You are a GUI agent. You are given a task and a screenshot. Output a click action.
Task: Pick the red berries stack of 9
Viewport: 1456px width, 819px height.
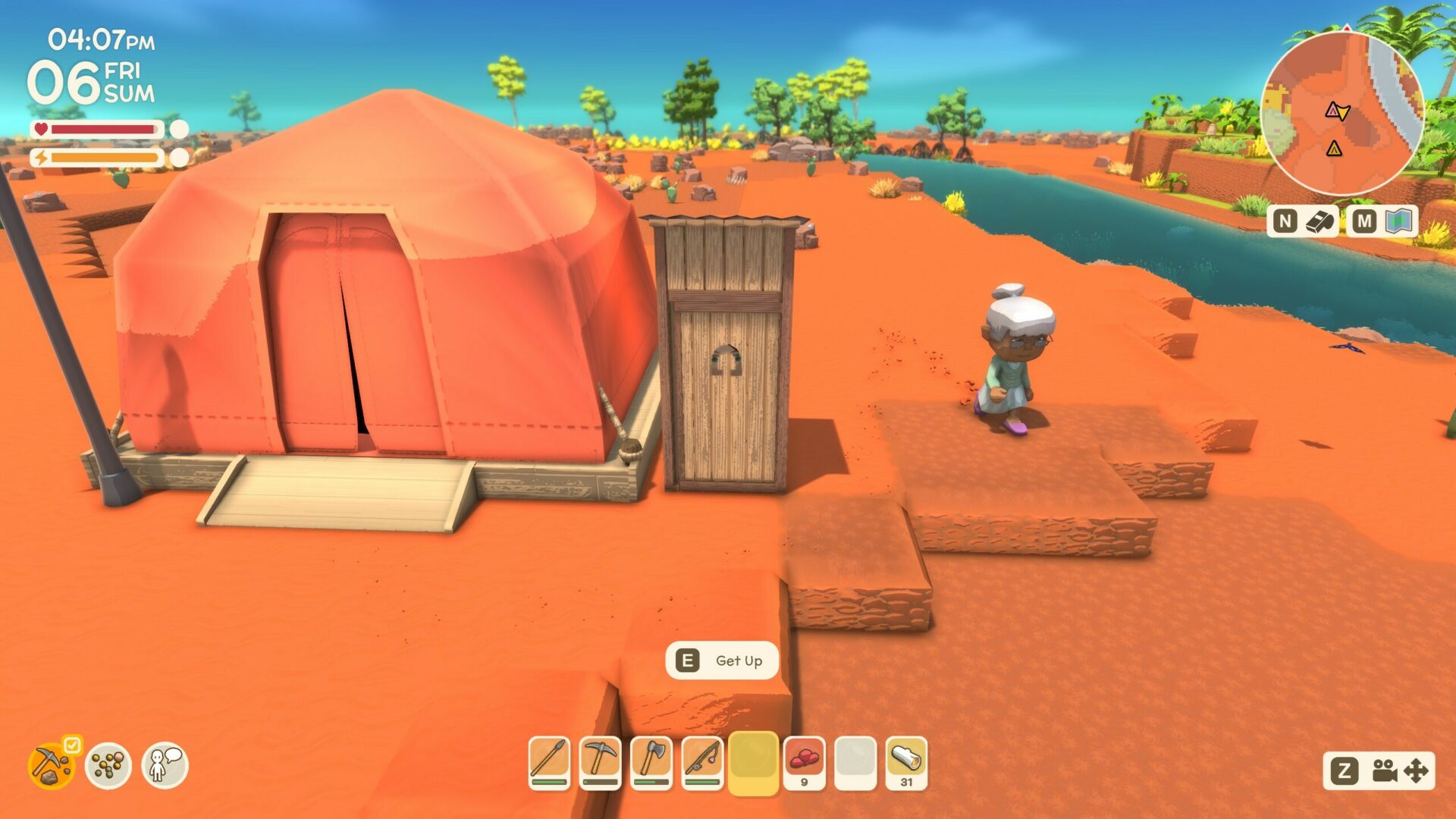(804, 761)
